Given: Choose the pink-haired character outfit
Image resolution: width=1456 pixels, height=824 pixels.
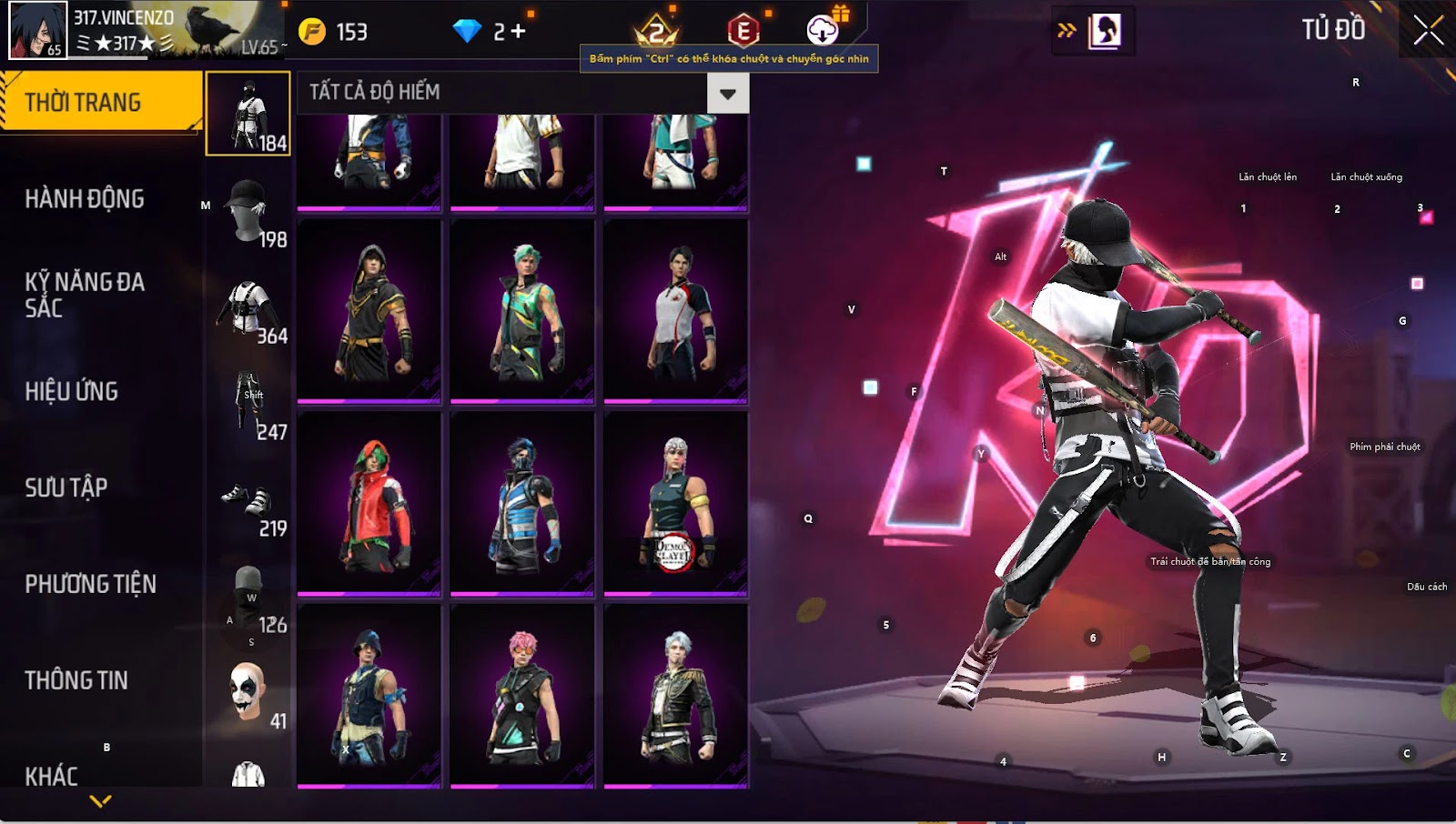Looking at the screenshot, I should (x=522, y=696).
